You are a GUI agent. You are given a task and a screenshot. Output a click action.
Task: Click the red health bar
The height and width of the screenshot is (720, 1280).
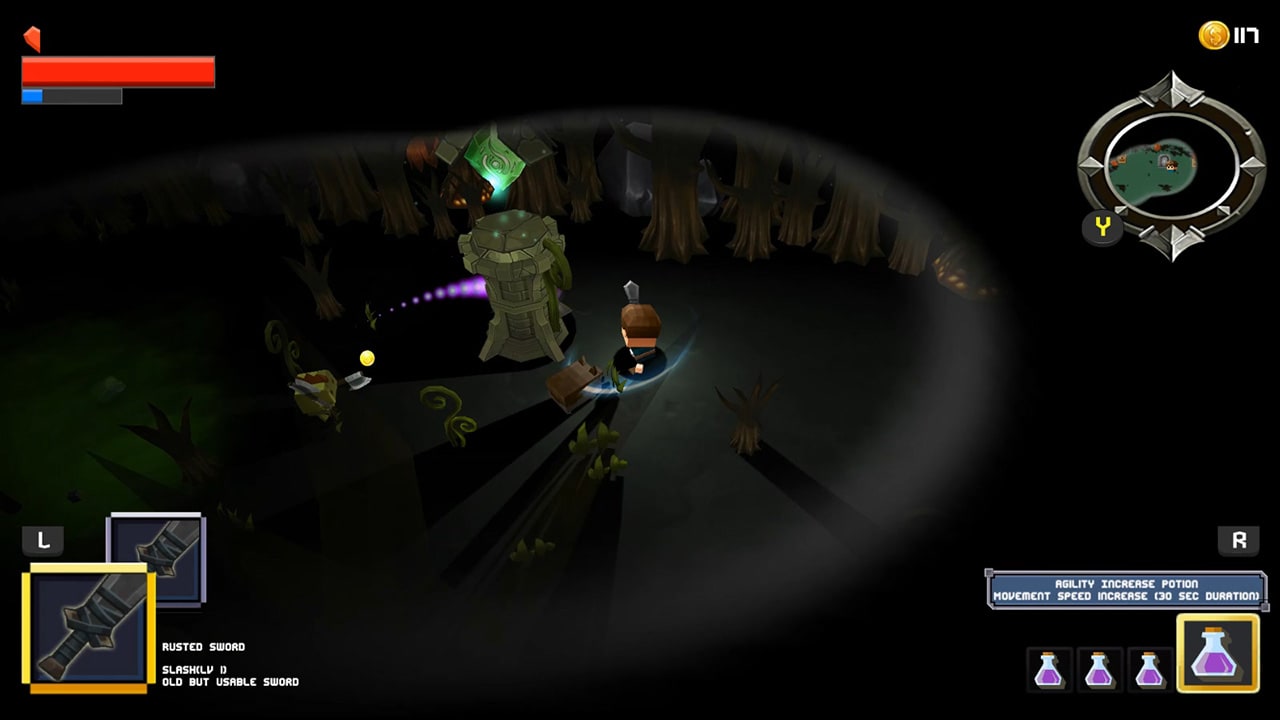120,70
